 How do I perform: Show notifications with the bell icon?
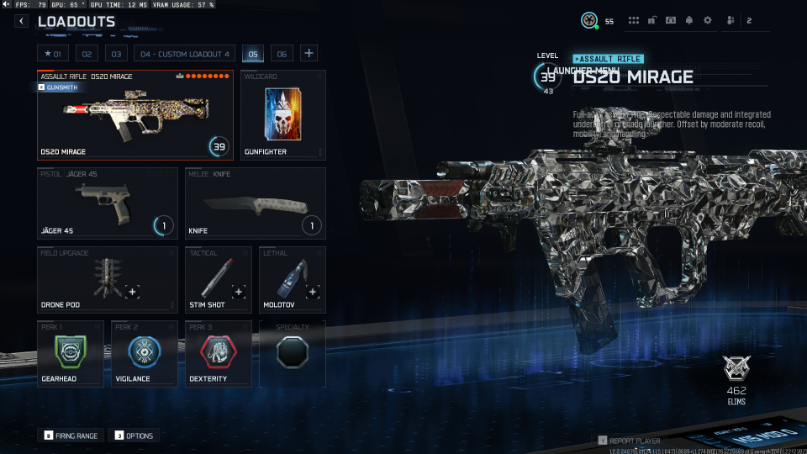(688, 20)
